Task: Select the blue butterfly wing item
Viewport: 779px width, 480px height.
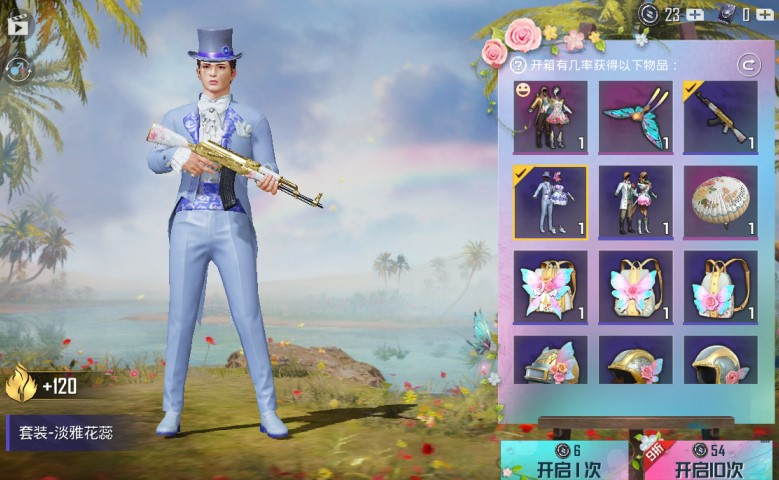Action: point(635,117)
